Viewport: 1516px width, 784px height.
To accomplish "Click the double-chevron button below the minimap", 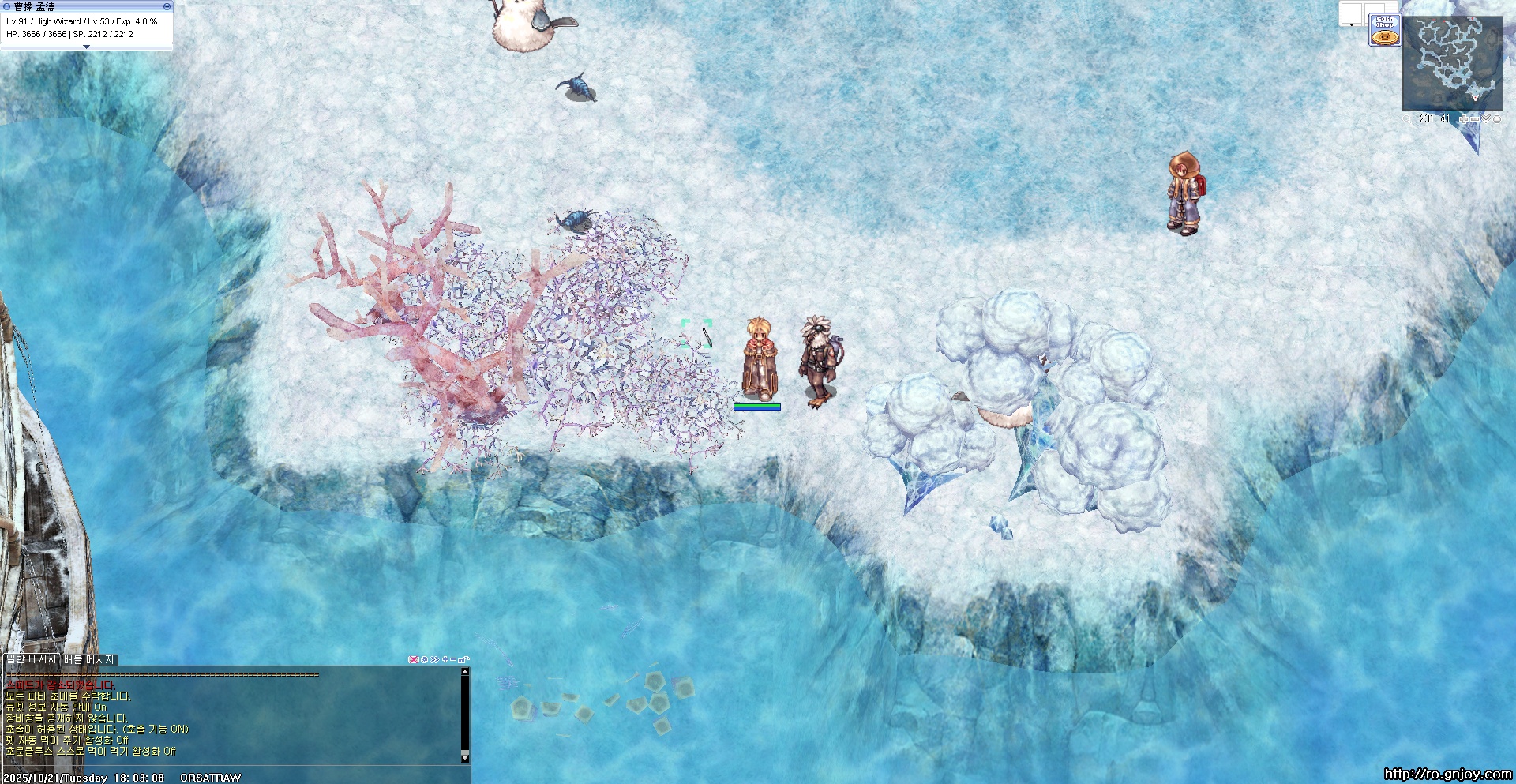I will pyautogui.click(x=1486, y=119).
